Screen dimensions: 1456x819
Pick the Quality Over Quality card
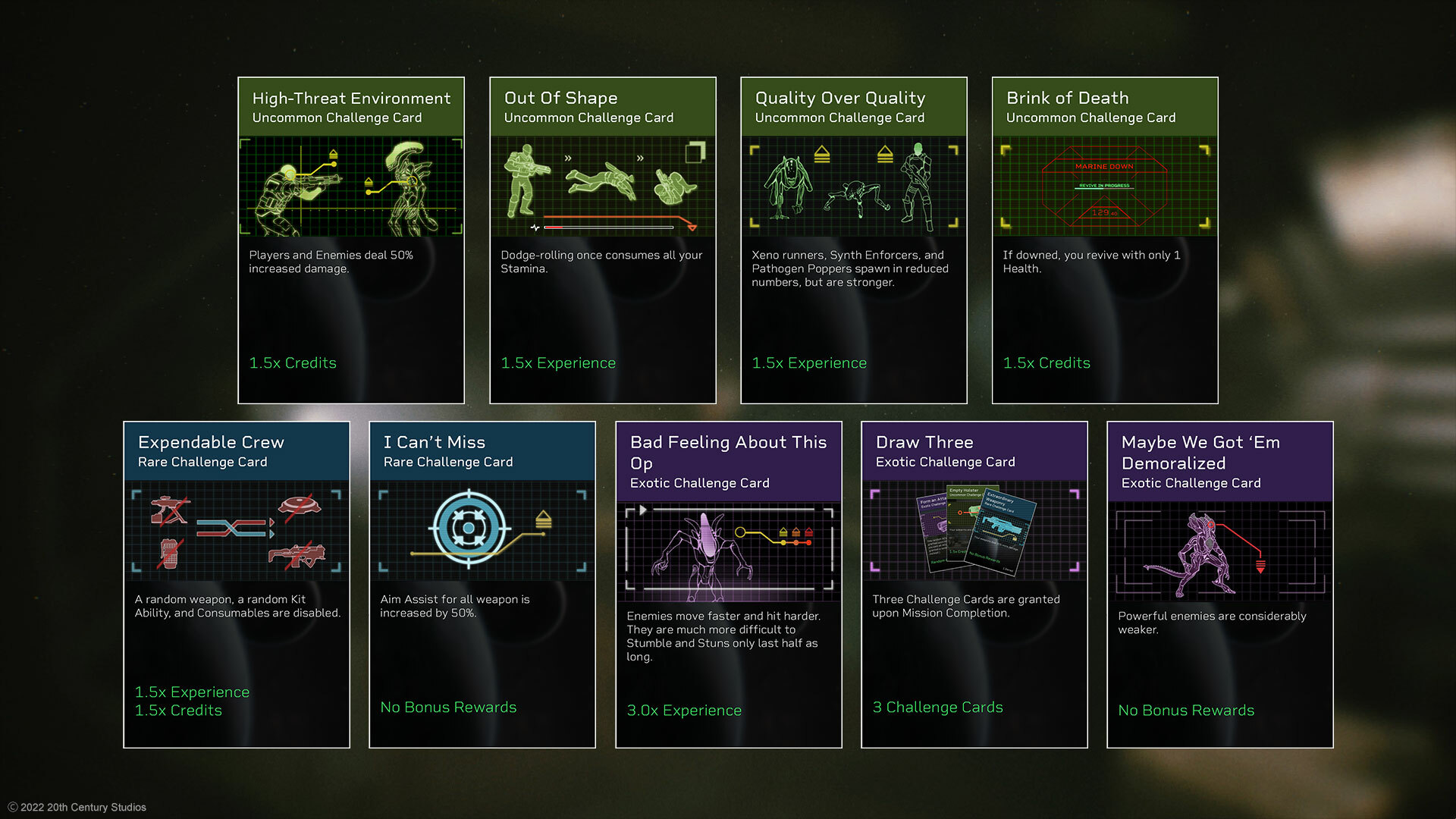854,240
